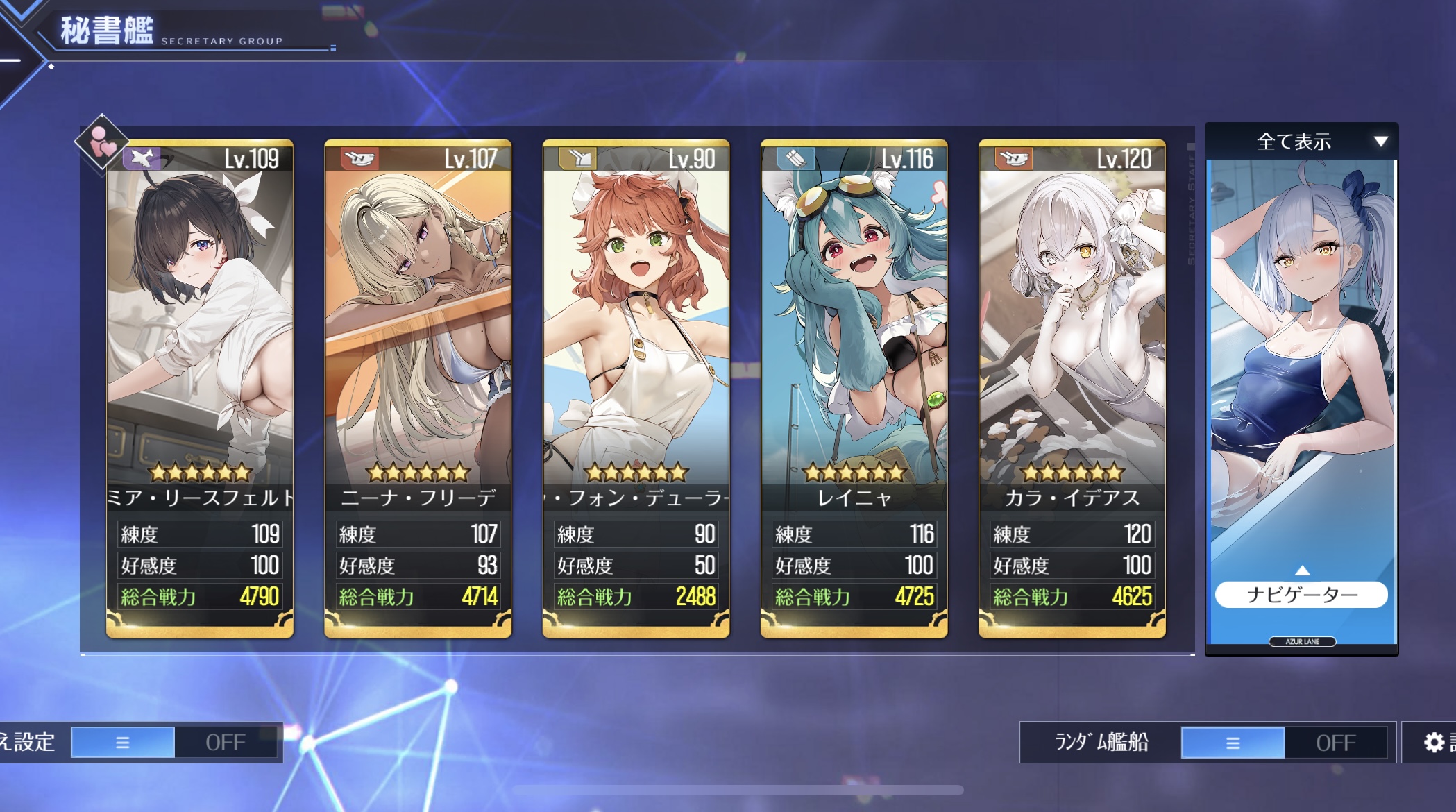Screen dimensions: 1456x812
Task: Toggle the 設定 switch at bottom left
Action: point(173,743)
